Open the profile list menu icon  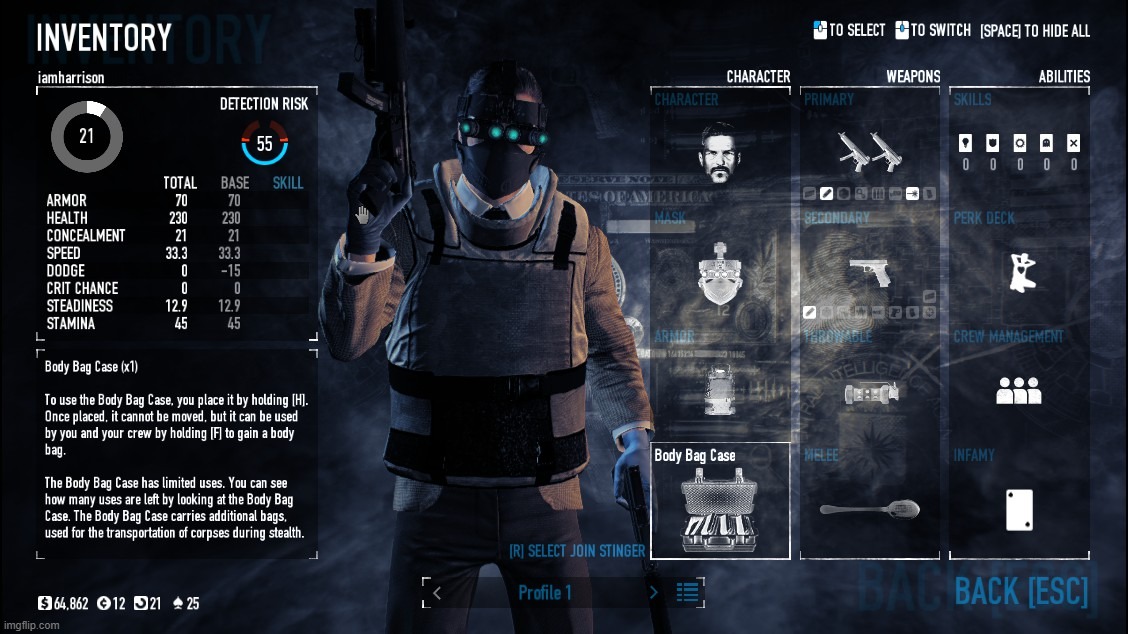(x=688, y=592)
